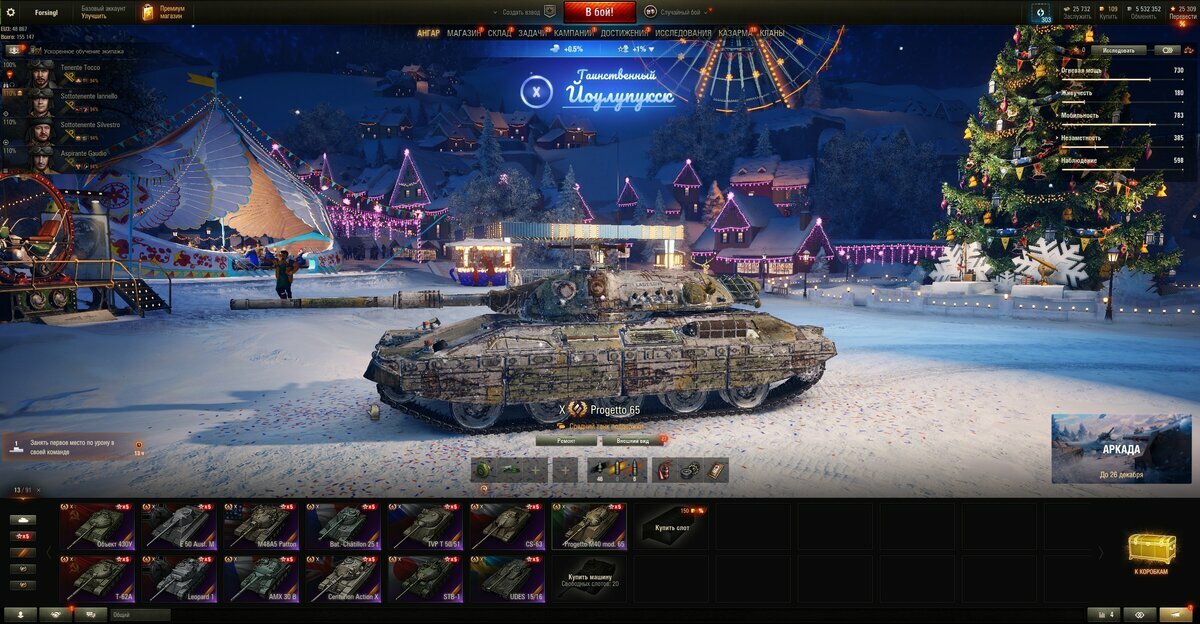The width and height of the screenshot is (1200, 624).
Task: Click the Исследовать button
Action: [1119, 49]
